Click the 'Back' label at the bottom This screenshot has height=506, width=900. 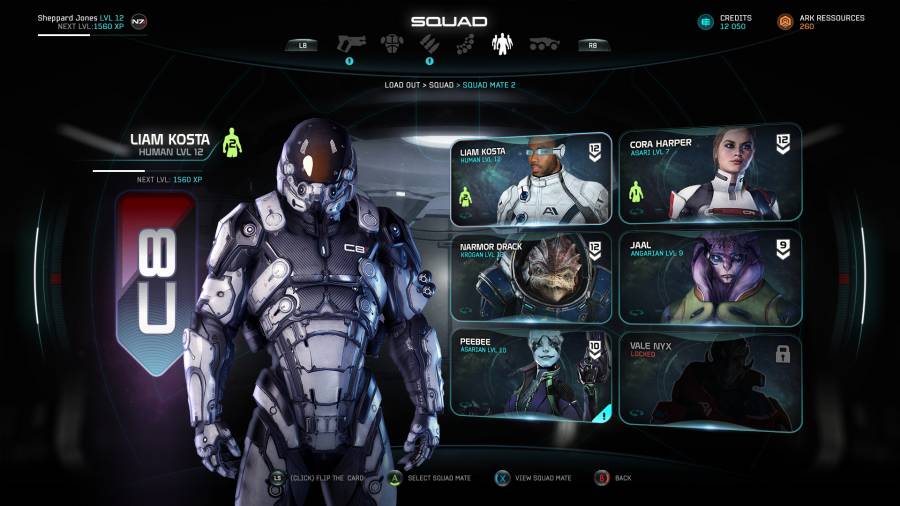[623, 478]
